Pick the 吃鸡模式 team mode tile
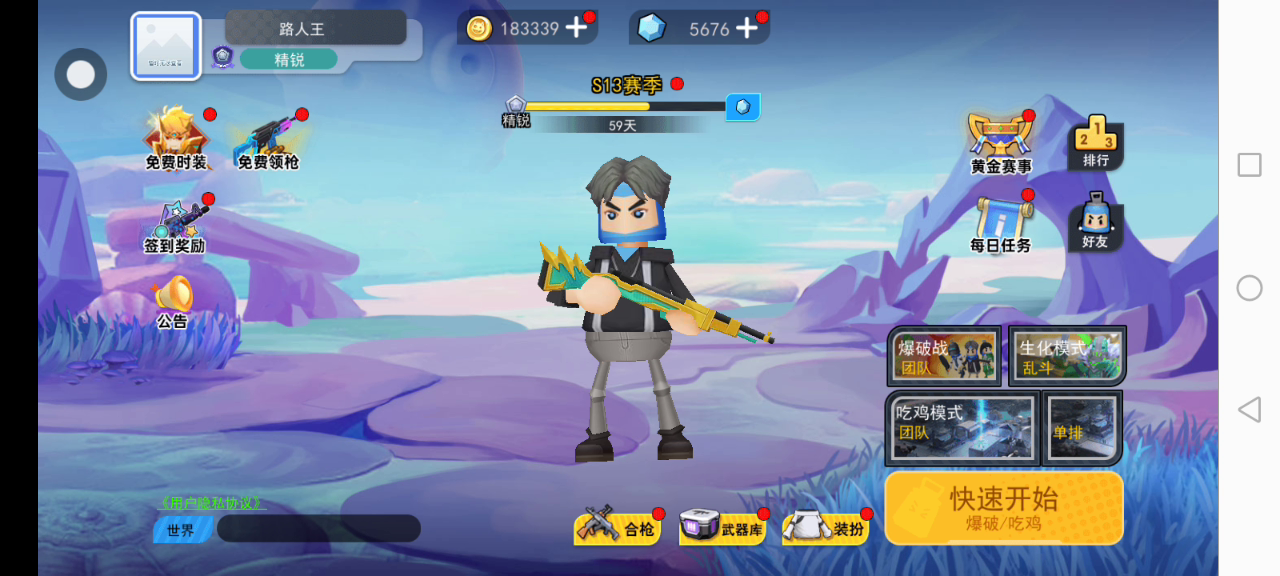1280x576 pixels. (x=961, y=427)
